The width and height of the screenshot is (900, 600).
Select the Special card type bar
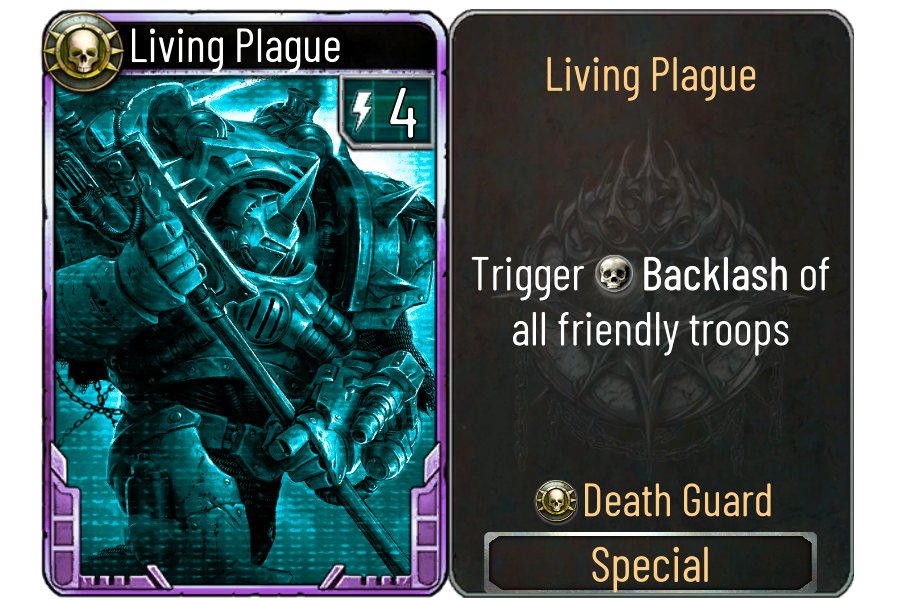[x=650, y=565]
